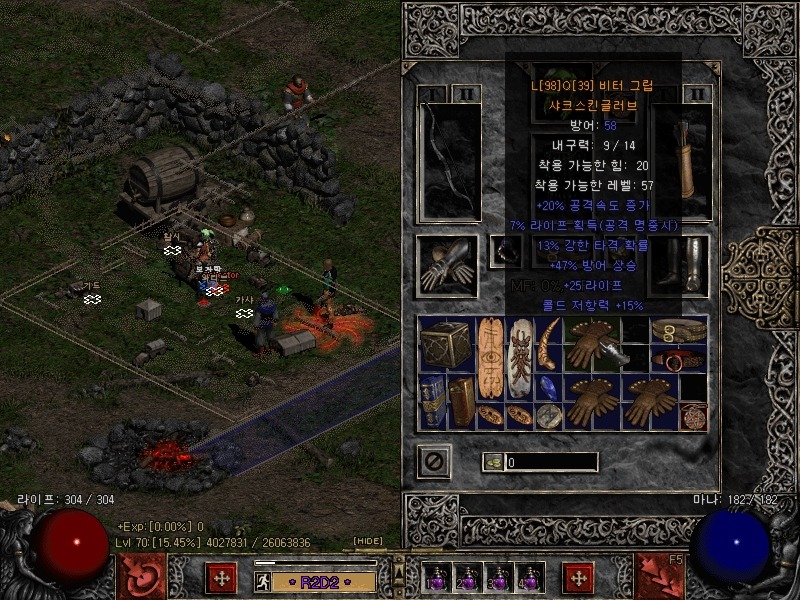Pick up the brown tome

tap(462, 402)
